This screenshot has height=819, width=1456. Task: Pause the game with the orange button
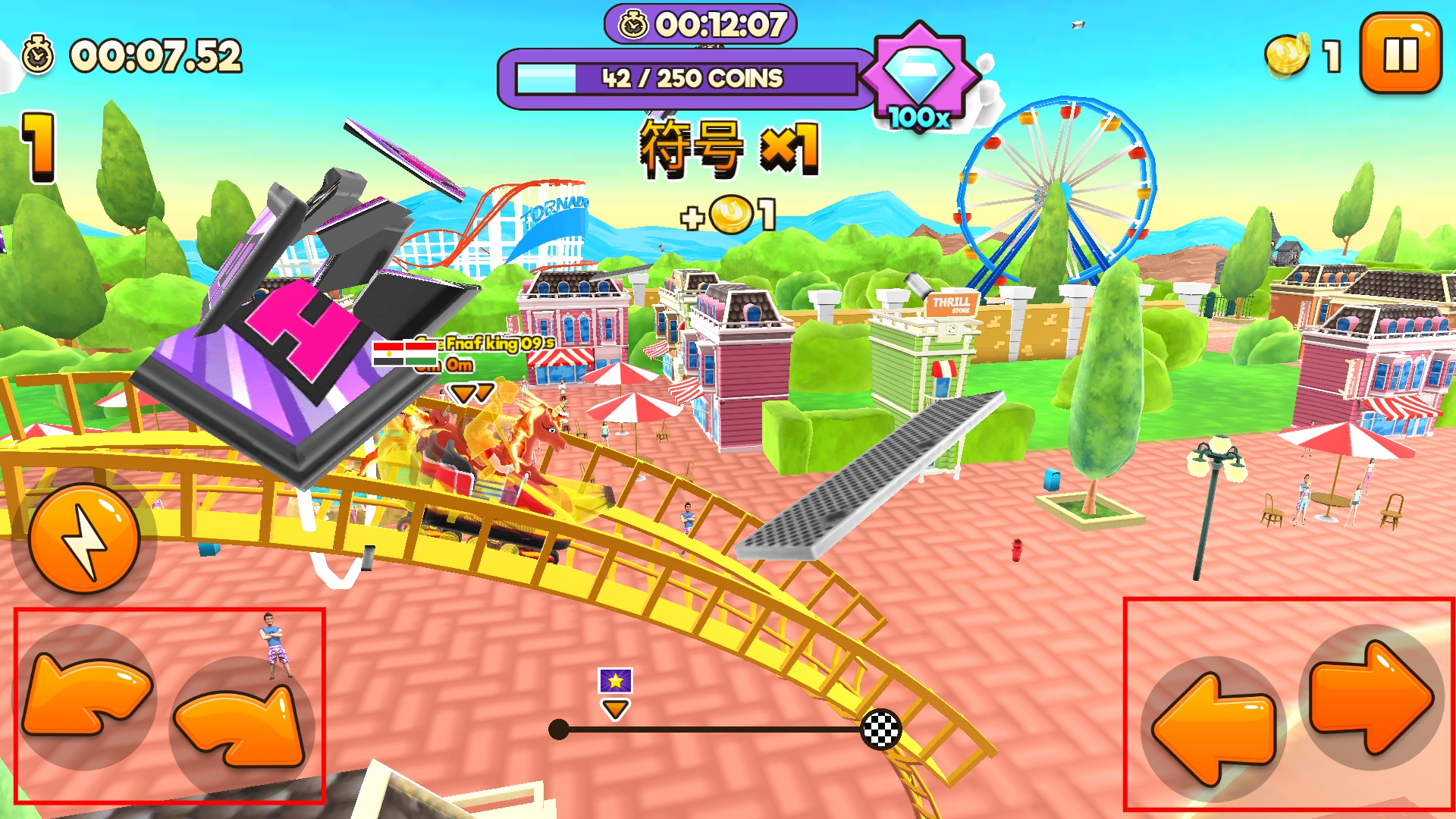point(1400,54)
